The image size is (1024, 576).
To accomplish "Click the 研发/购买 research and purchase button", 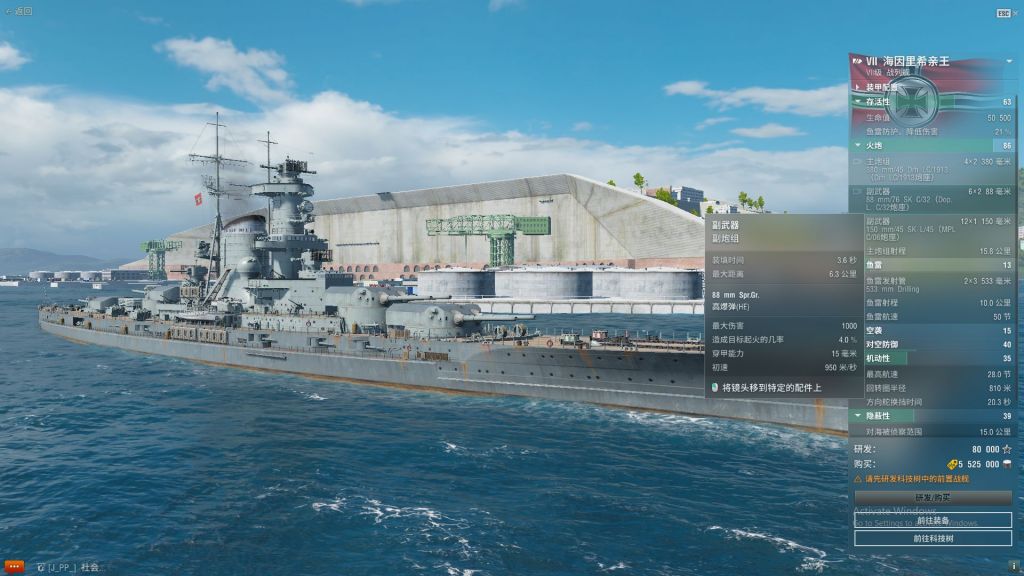I will pos(932,497).
